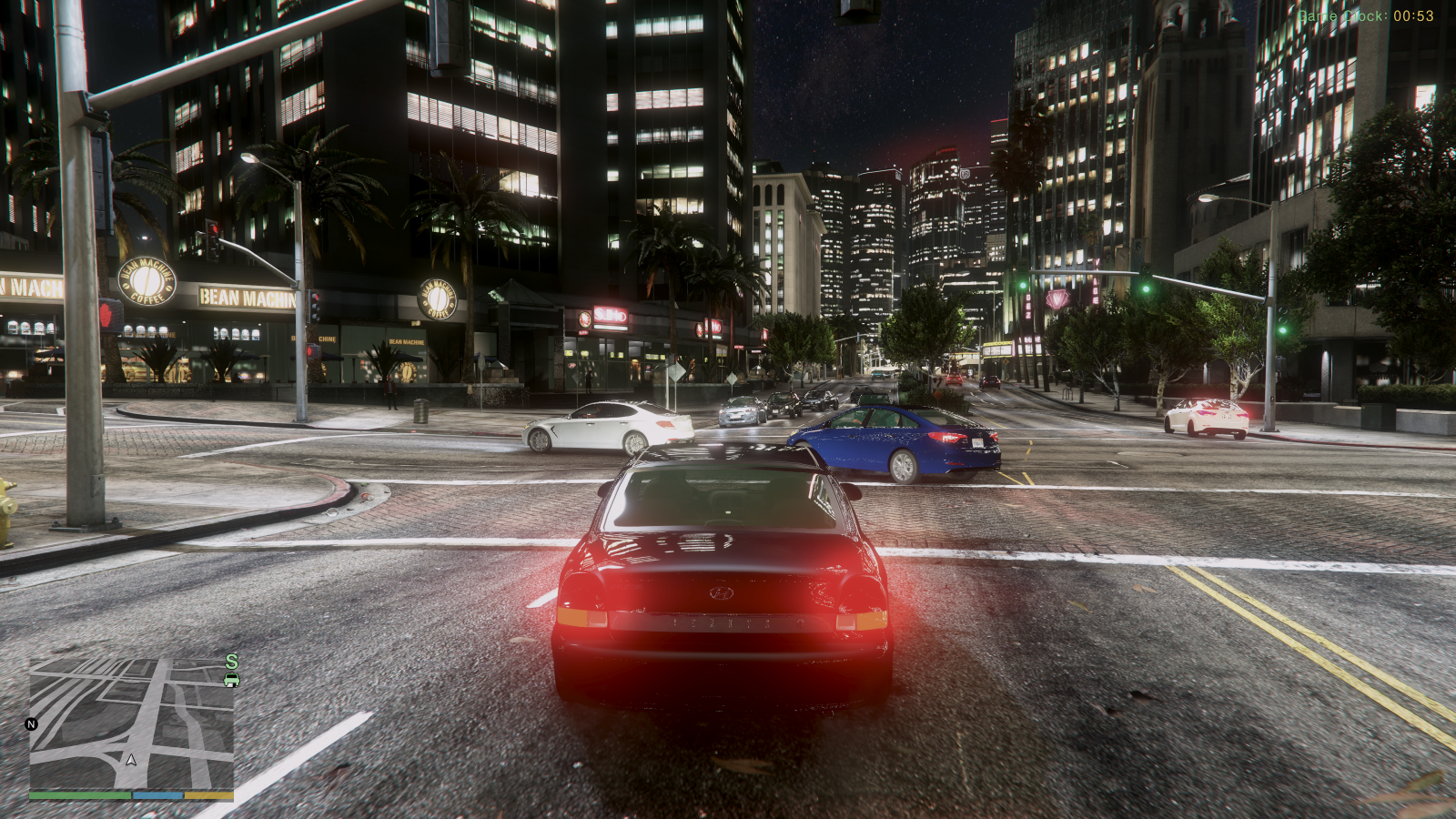Select the small red stop light on the crosswalk pole

(x=106, y=314)
